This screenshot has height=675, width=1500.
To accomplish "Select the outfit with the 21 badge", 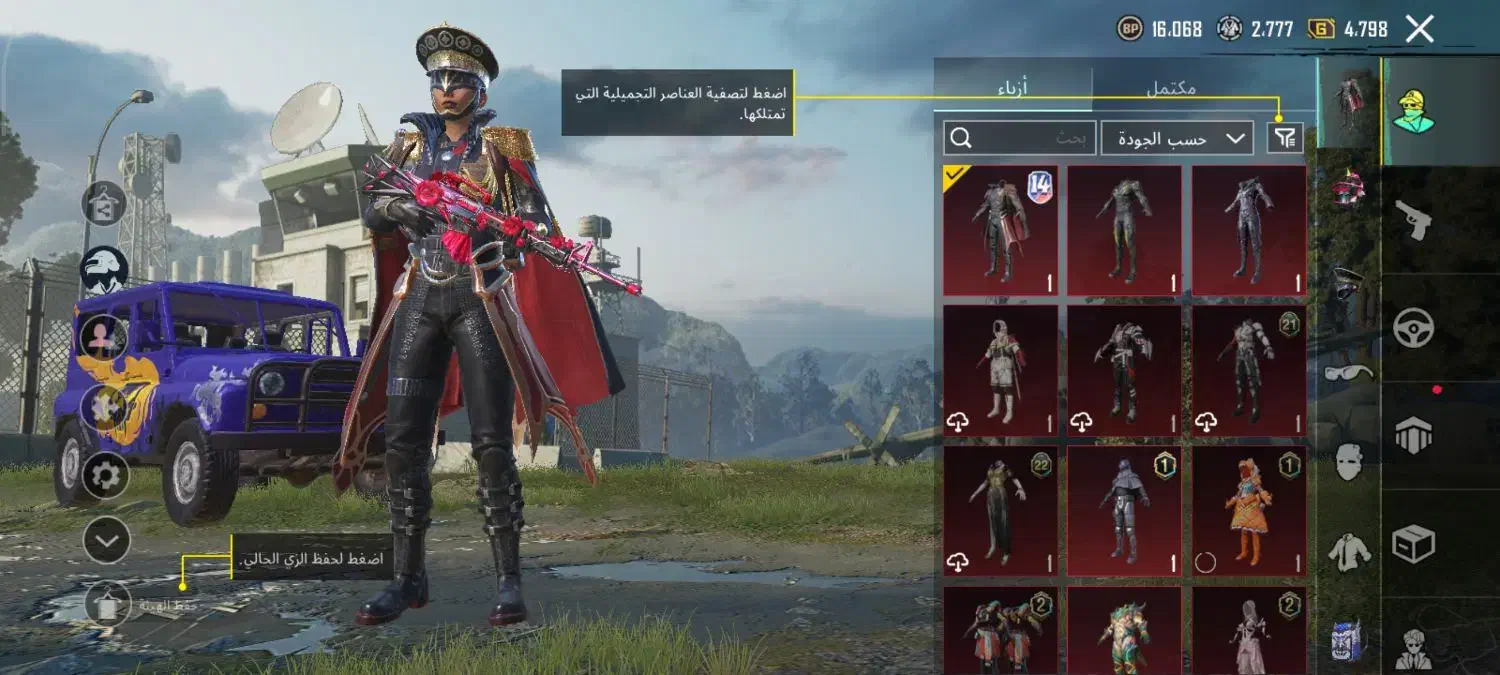I will tap(1249, 370).
